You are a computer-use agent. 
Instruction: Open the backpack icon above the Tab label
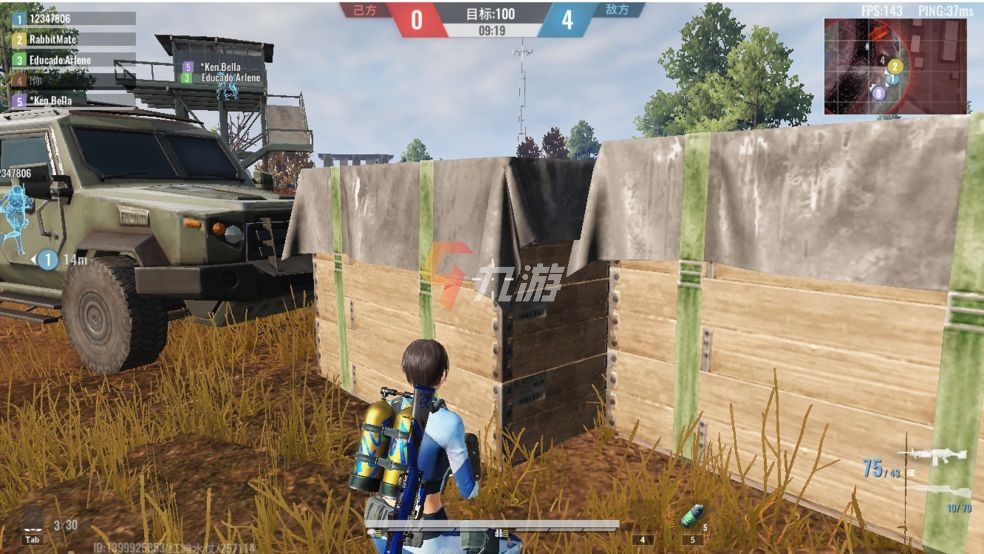[33, 522]
